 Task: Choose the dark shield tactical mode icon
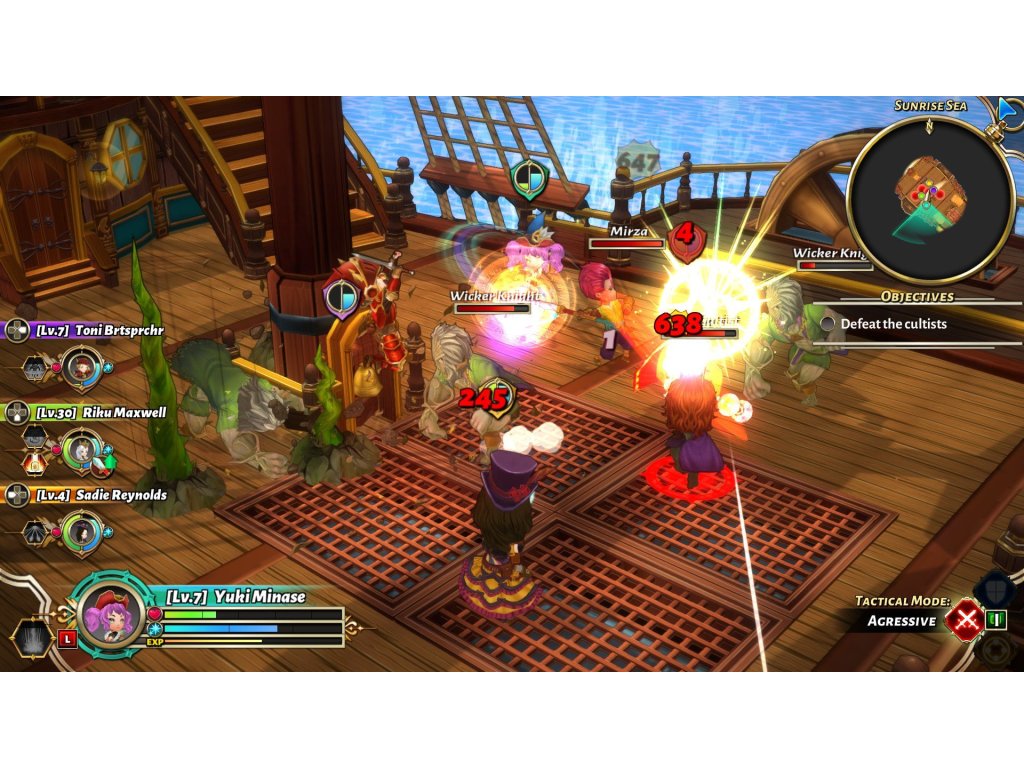coord(994,590)
